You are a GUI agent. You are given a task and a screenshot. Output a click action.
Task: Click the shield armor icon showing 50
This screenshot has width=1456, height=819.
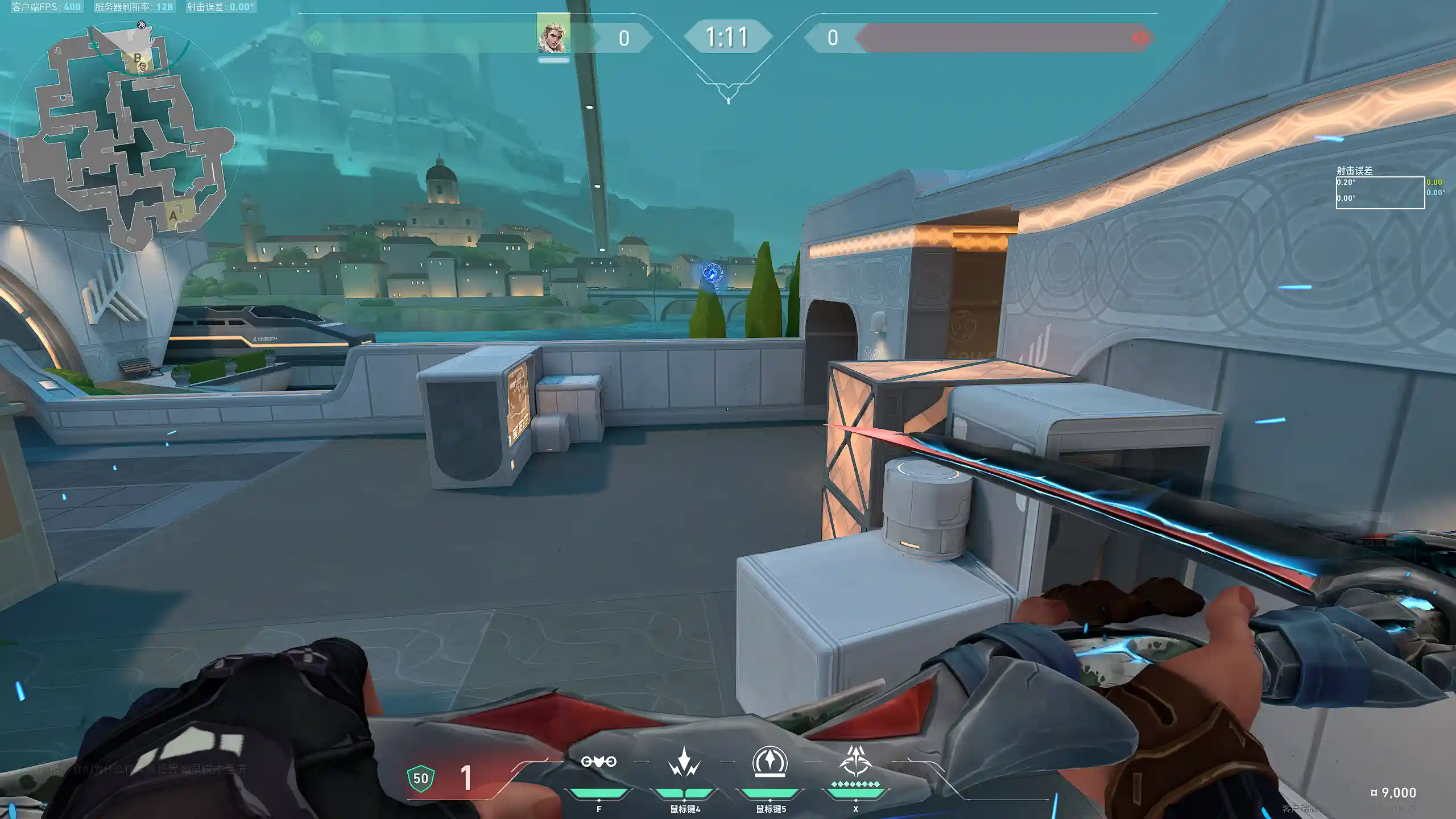(x=421, y=779)
